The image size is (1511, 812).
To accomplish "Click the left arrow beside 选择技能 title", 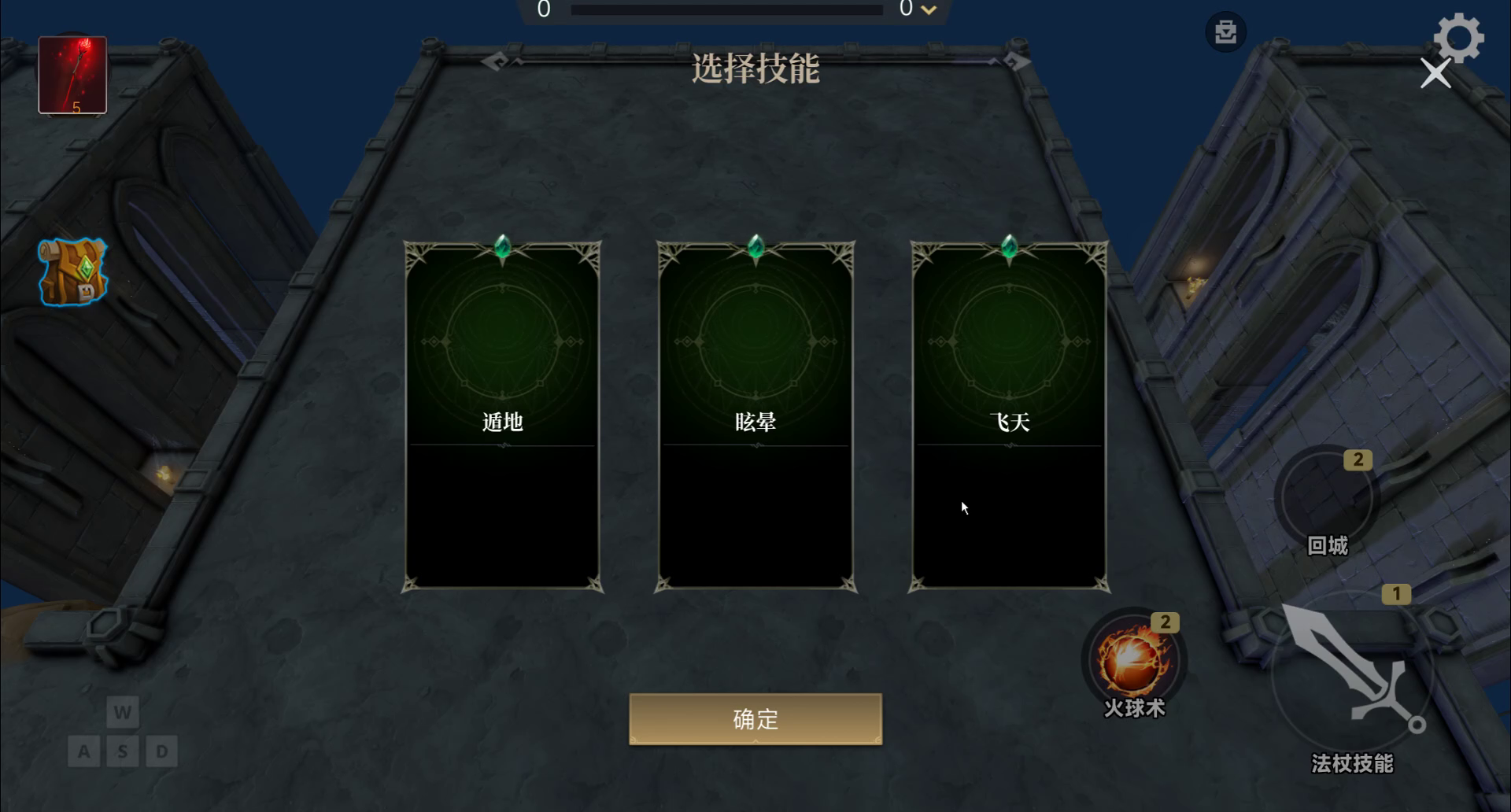I will tap(496, 61).
